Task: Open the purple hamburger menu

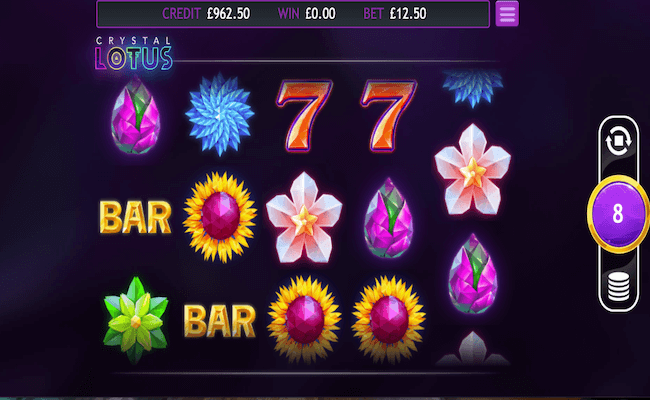Action: pos(507,14)
